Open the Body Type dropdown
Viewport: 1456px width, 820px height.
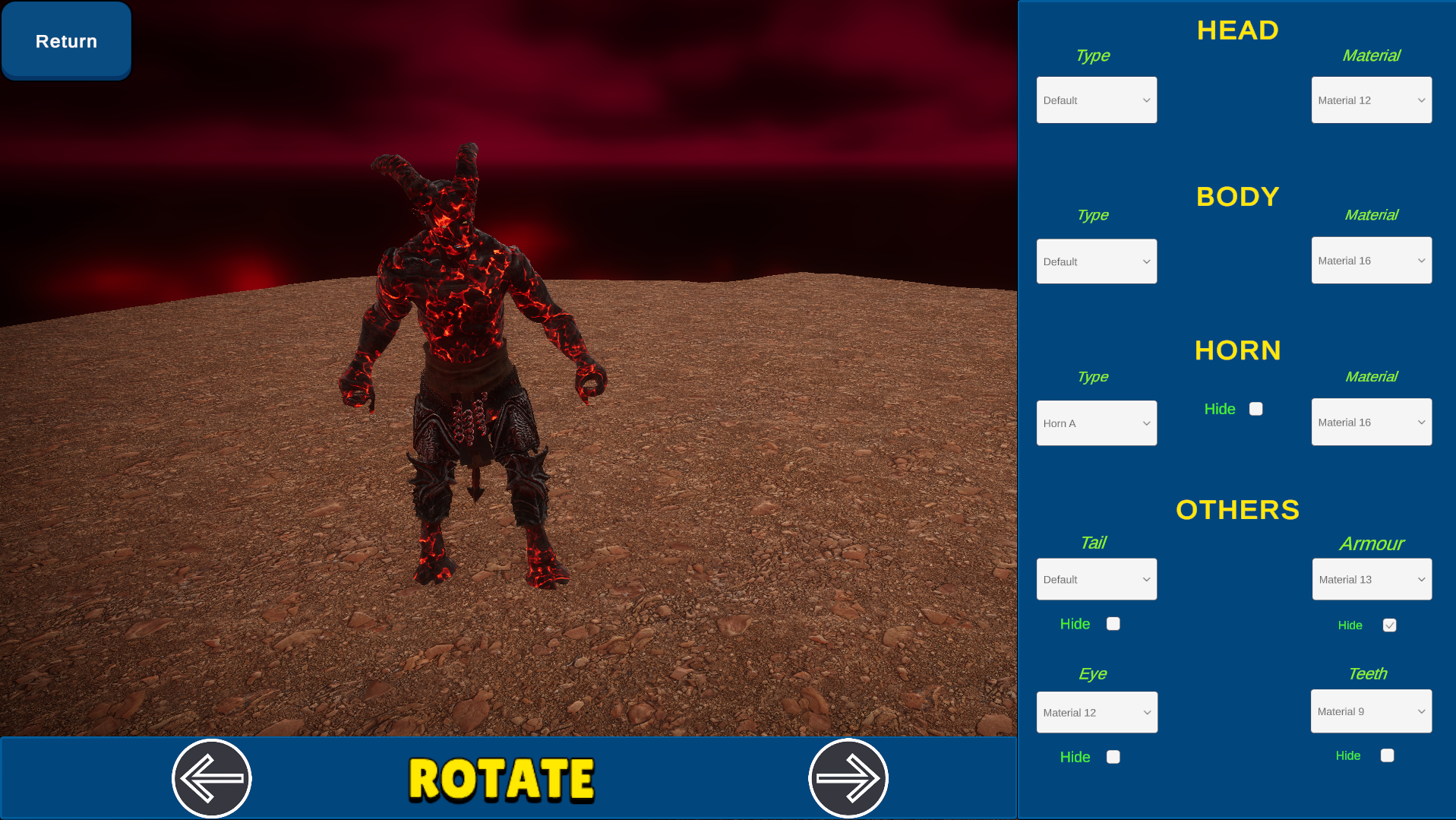coord(1096,261)
